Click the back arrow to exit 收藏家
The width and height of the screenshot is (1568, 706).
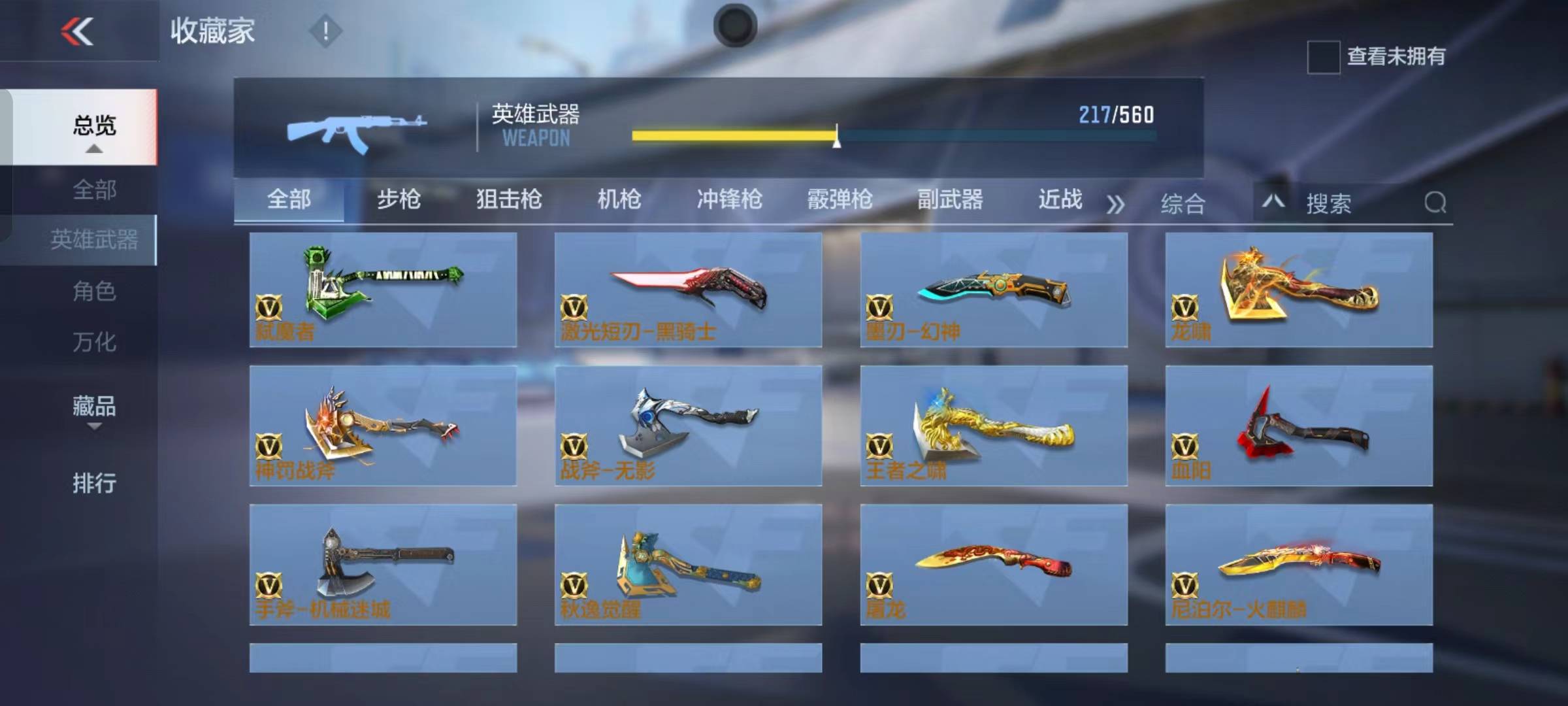[75, 31]
